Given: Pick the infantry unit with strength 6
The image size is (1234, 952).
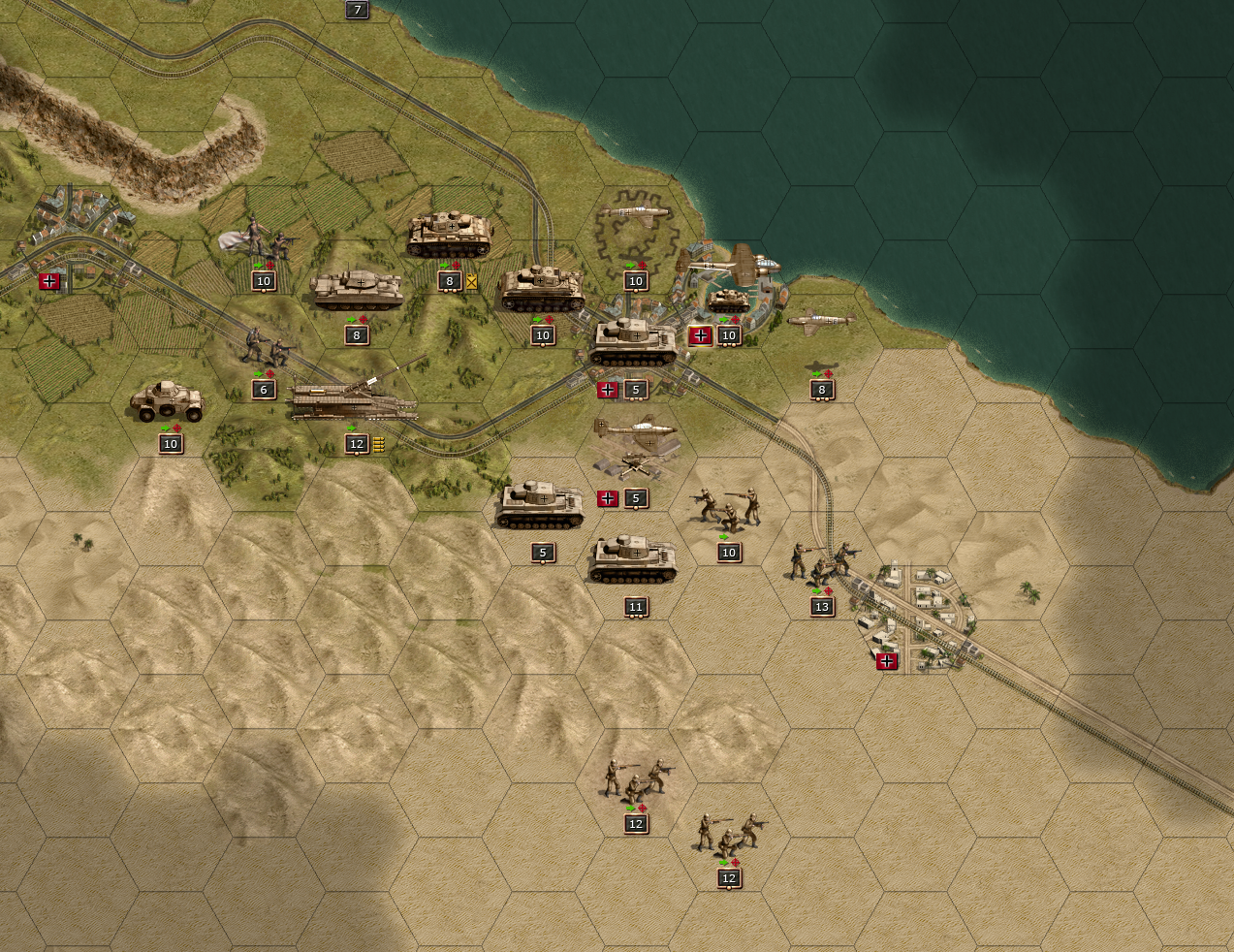Looking at the screenshot, I should coord(265,347).
